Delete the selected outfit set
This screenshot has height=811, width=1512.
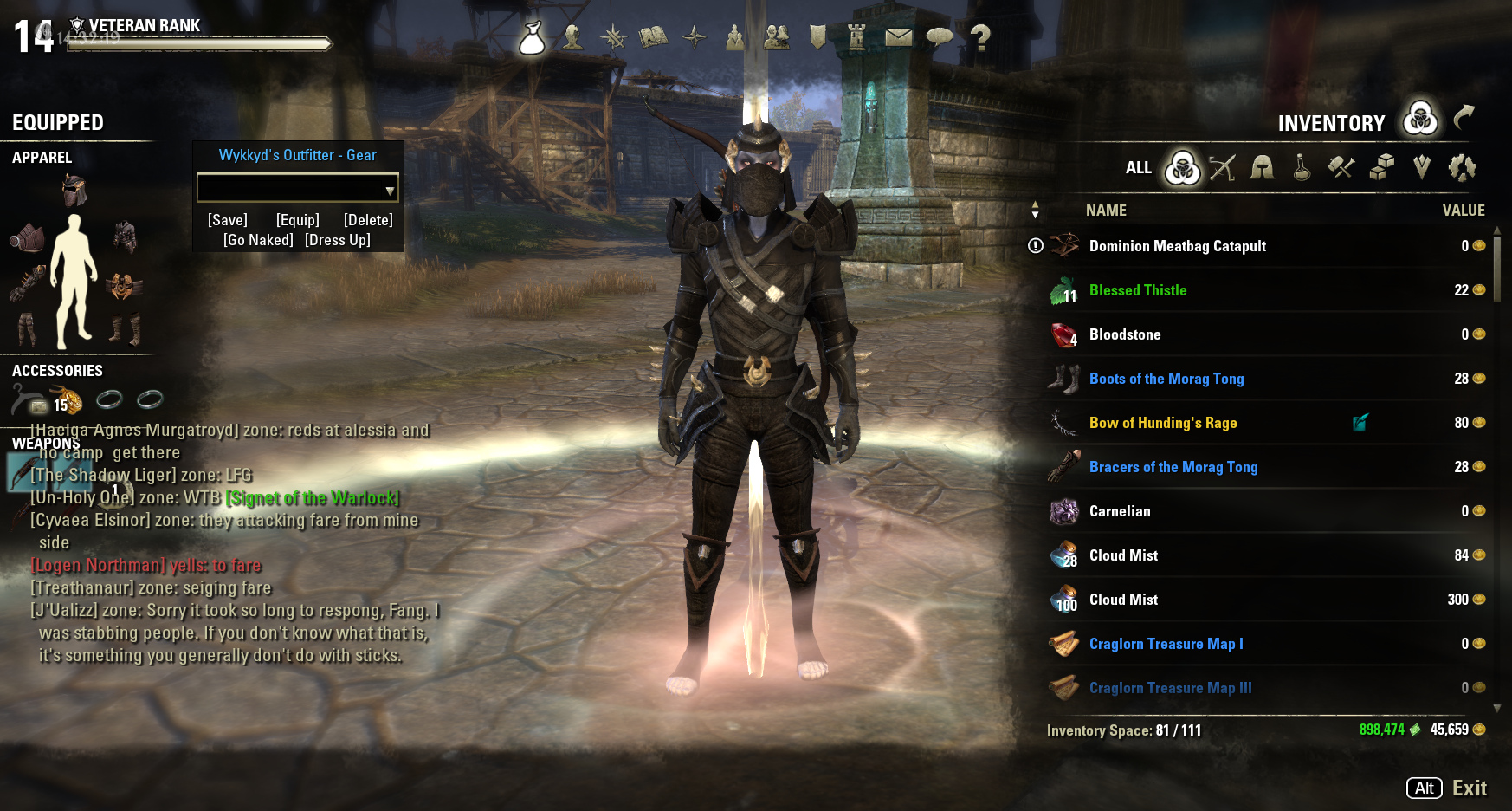(x=368, y=220)
